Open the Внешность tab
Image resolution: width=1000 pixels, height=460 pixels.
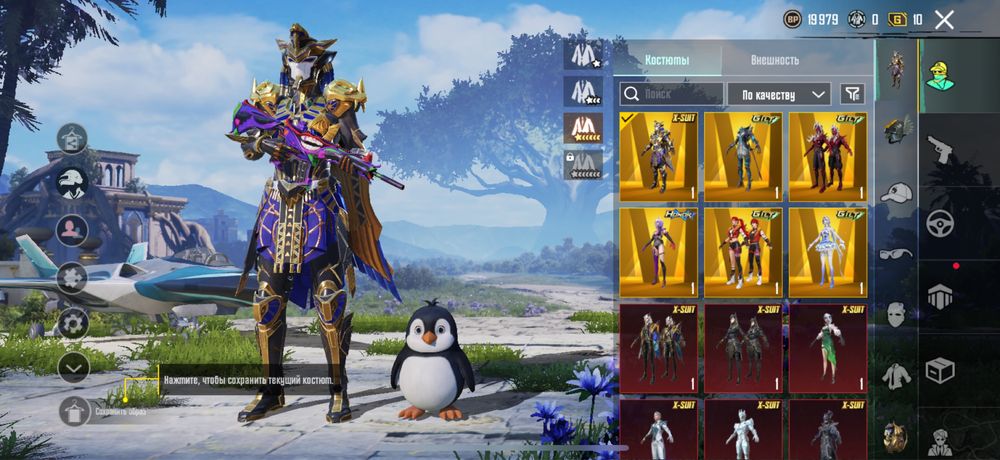tap(775, 60)
